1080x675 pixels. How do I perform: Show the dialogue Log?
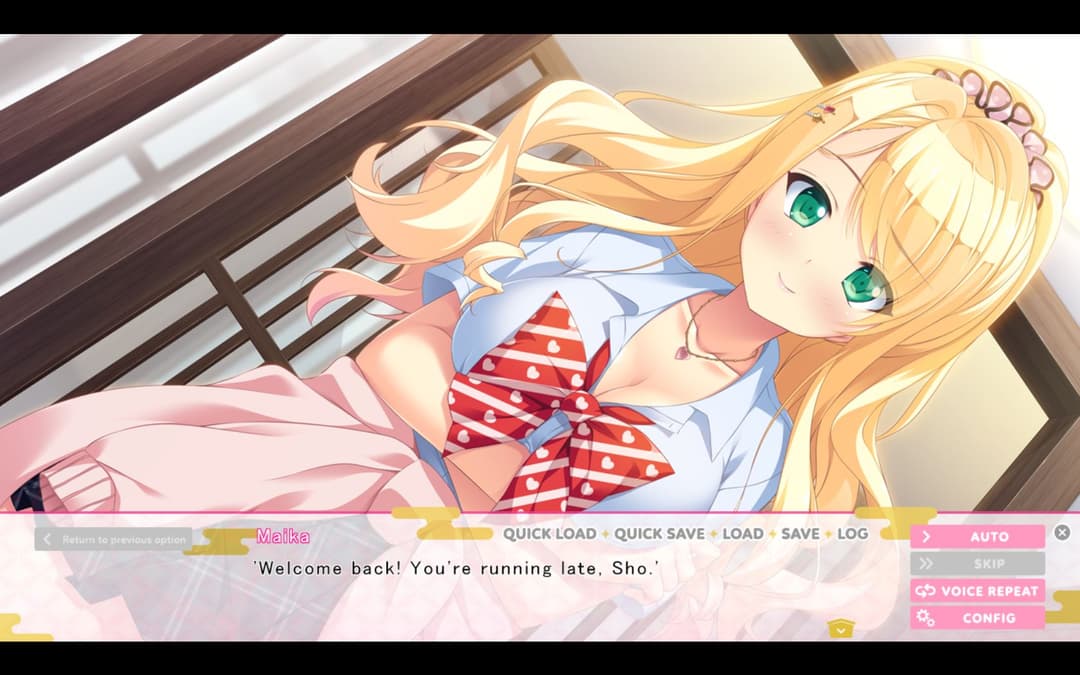click(852, 534)
